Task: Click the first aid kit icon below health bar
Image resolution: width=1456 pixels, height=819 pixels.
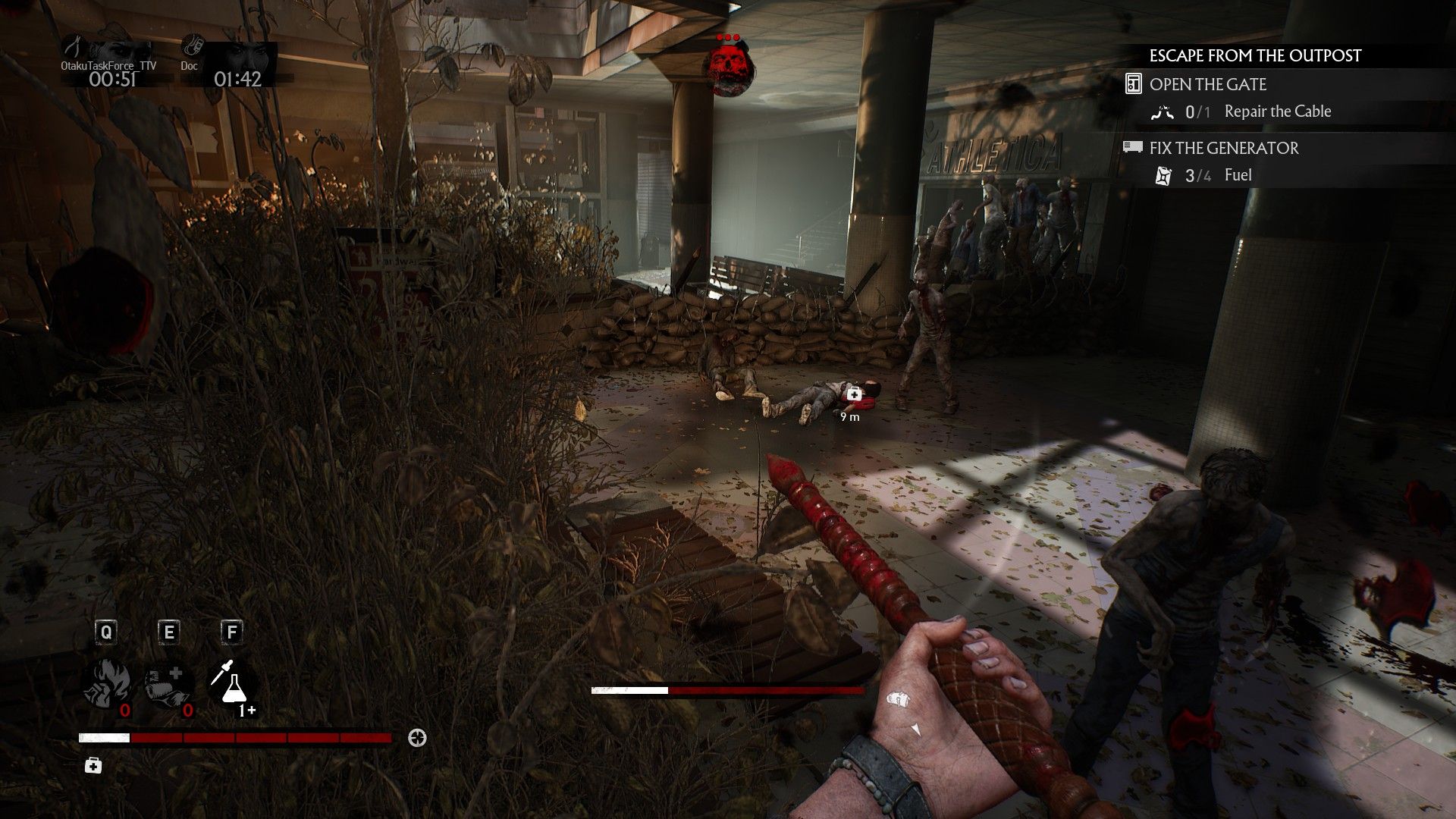Action: [x=93, y=766]
